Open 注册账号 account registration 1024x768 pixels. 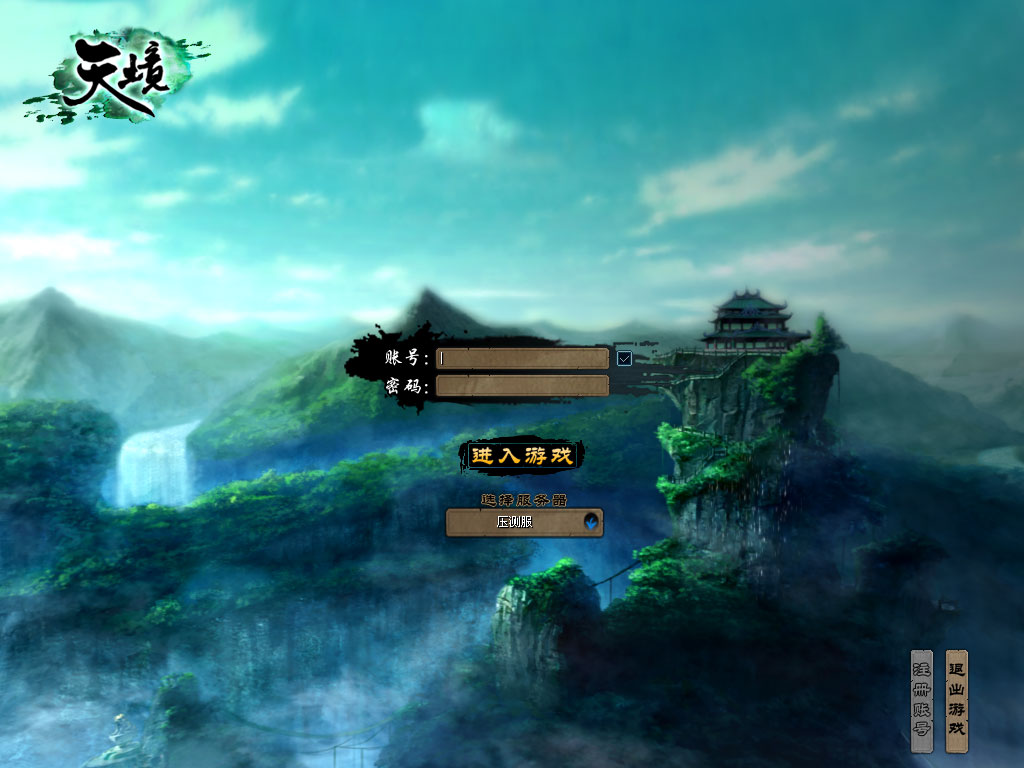tap(921, 700)
